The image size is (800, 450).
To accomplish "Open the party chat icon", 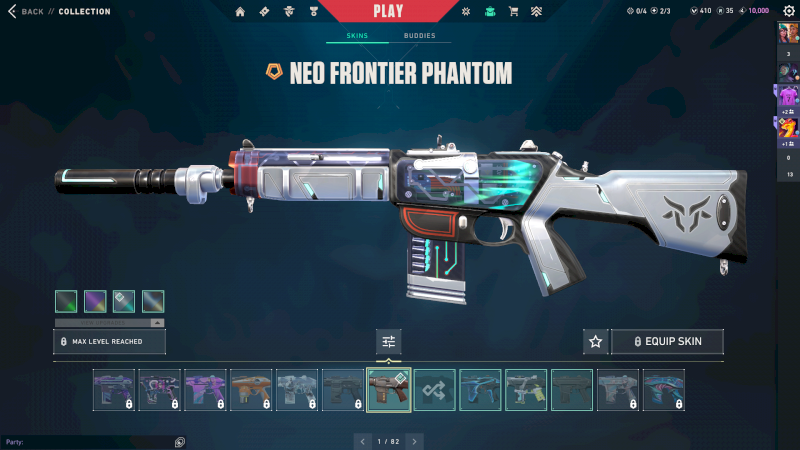I will pos(179,441).
